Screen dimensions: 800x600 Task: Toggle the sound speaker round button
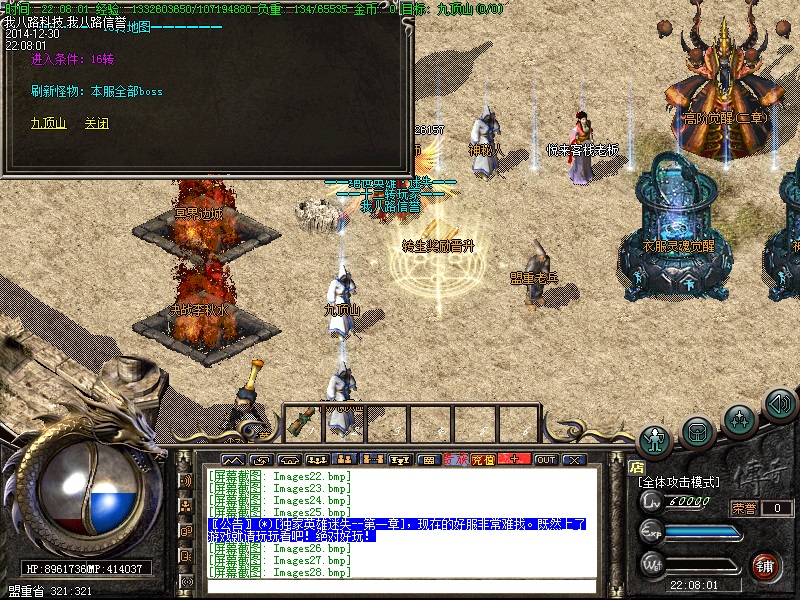780,404
